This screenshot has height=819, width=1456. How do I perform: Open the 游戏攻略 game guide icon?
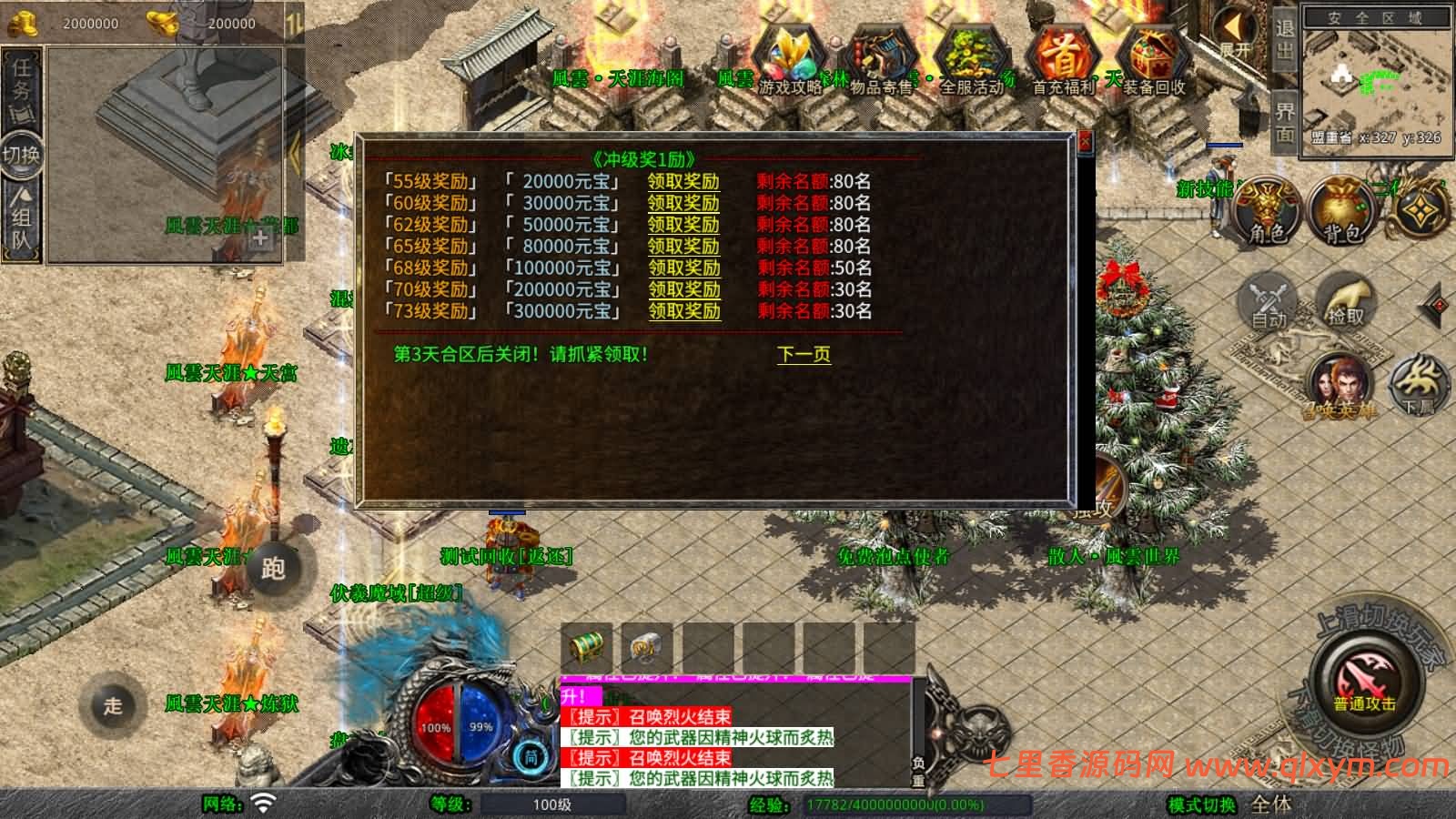(x=790, y=59)
